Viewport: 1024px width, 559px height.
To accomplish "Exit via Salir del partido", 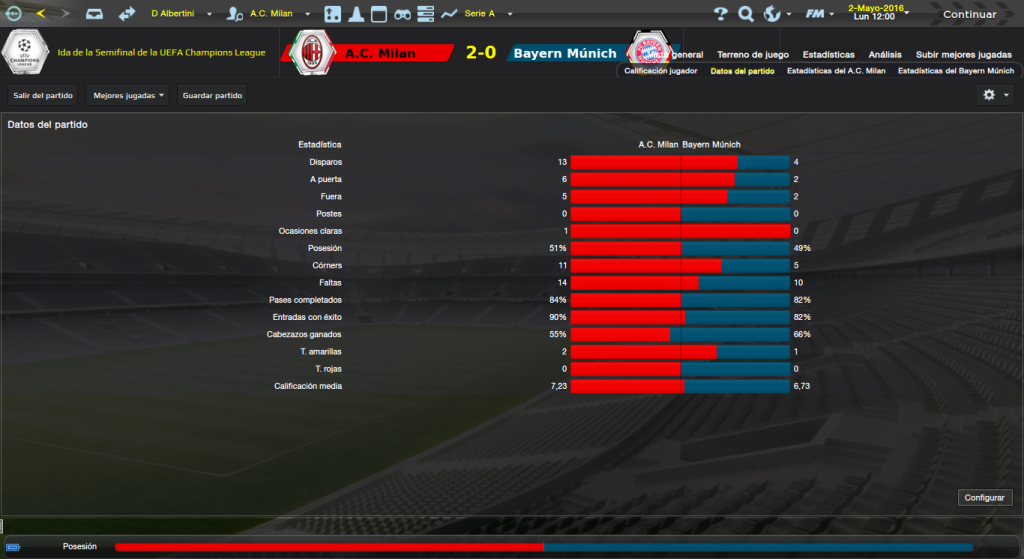I will click(x=43, y=95).
